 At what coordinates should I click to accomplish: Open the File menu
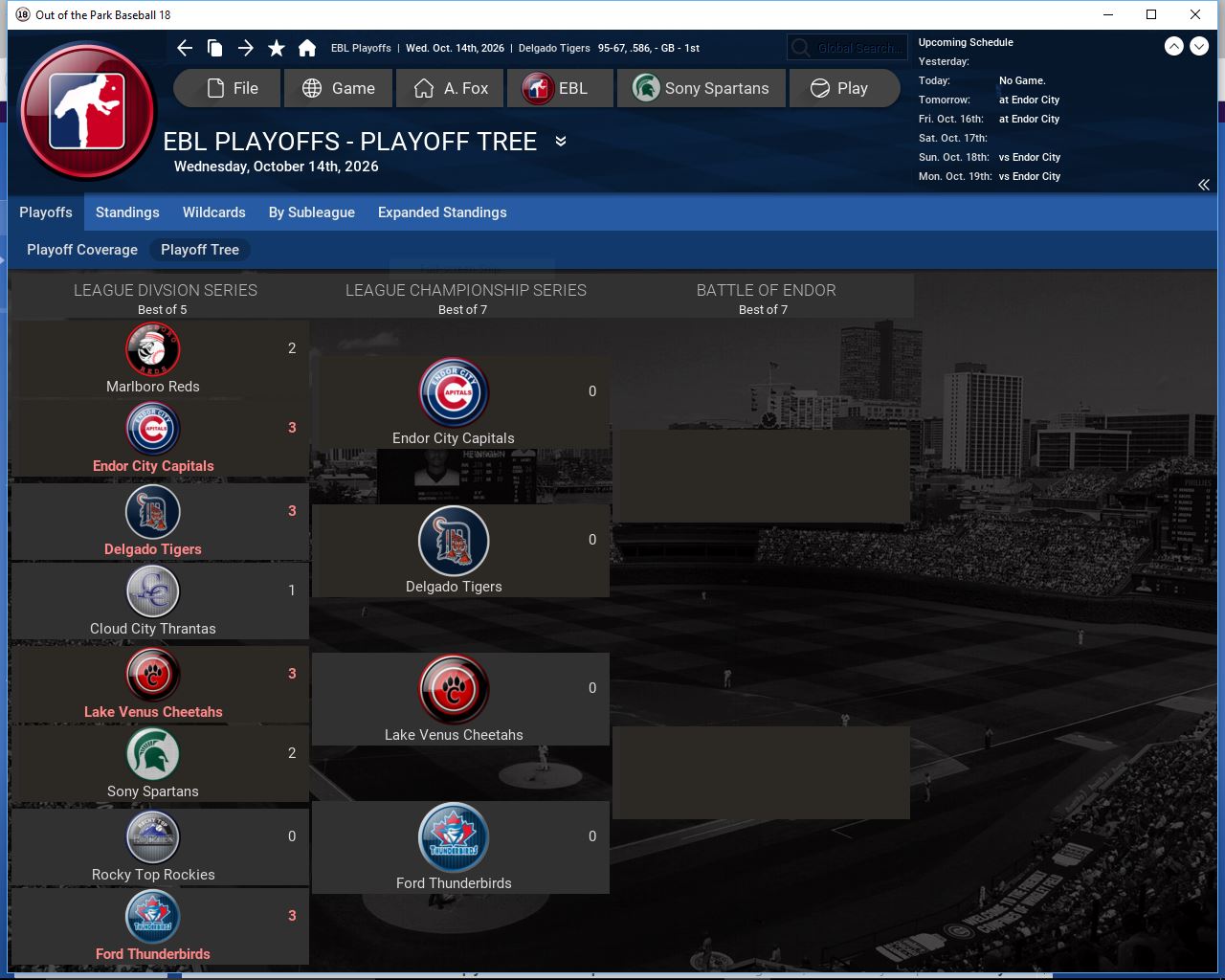(x=228, y=88)
